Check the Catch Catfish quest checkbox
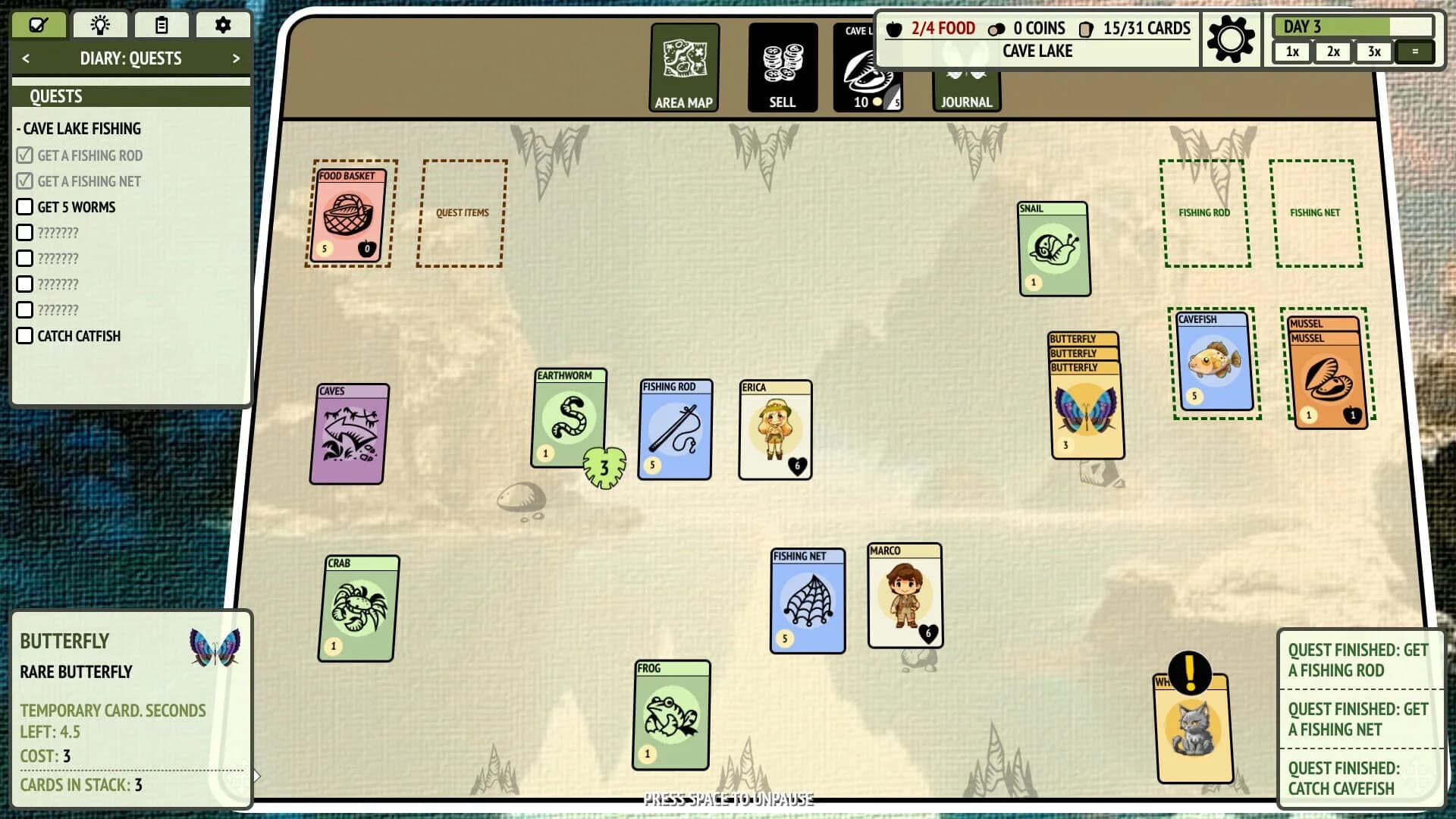Viewport: 1456px width, 819px height. pos(25,335)
